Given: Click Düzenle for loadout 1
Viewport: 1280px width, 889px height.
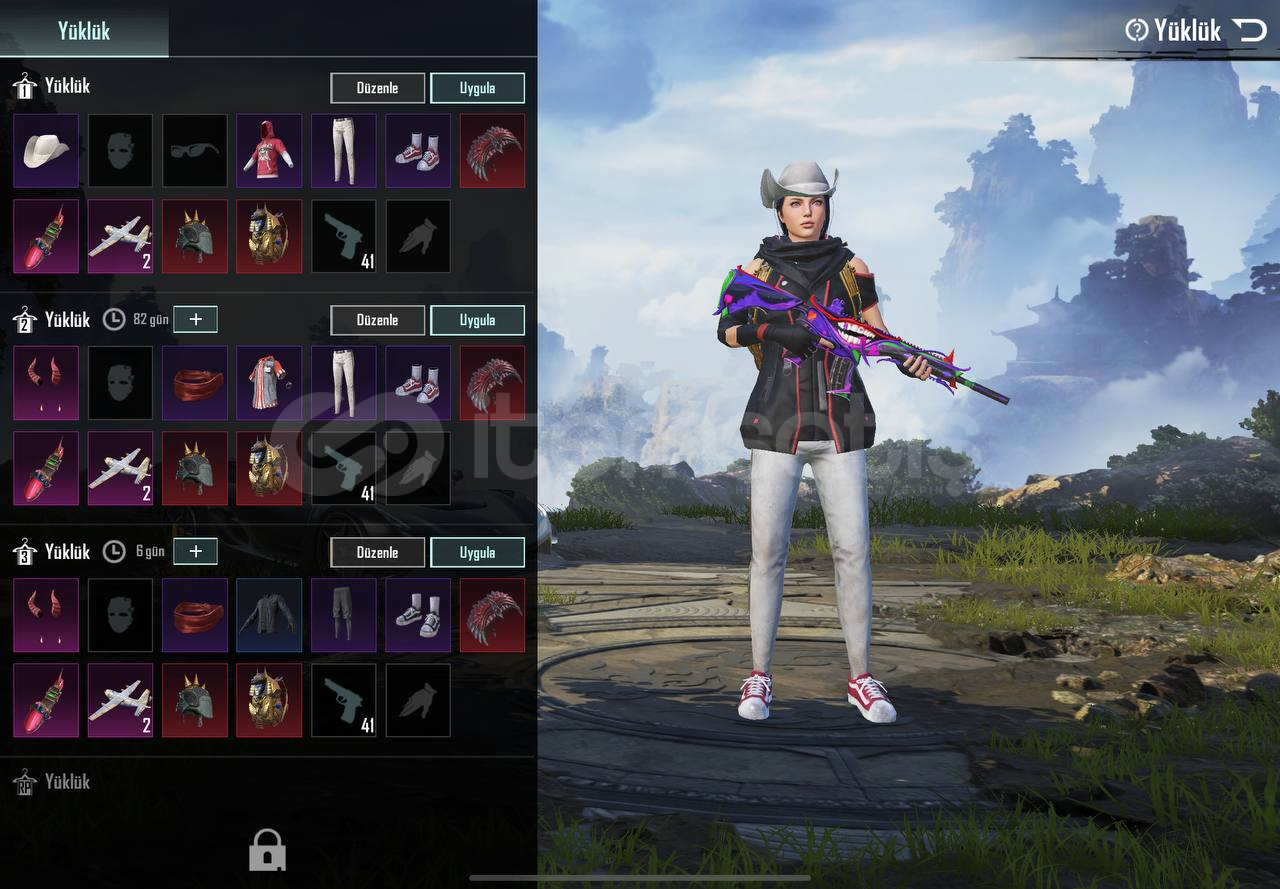Looking at the screenshot, I should point(377,88).
